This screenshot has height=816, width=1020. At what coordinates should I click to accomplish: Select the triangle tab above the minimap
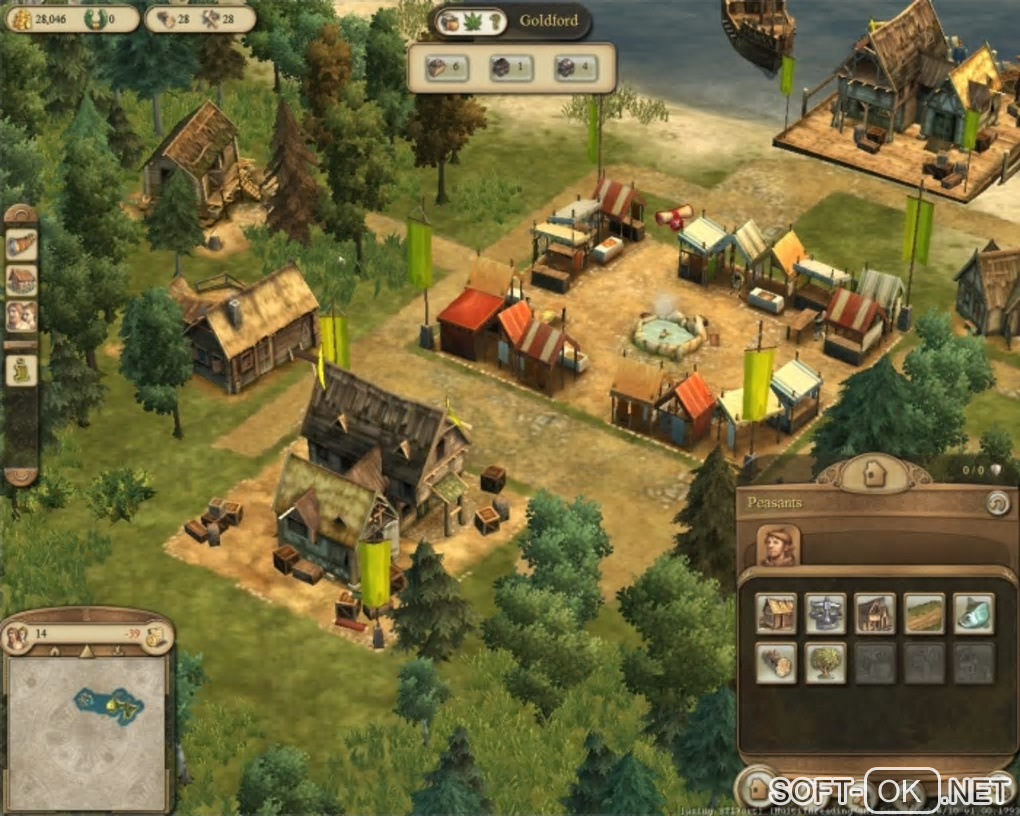[x=86, y=652]
